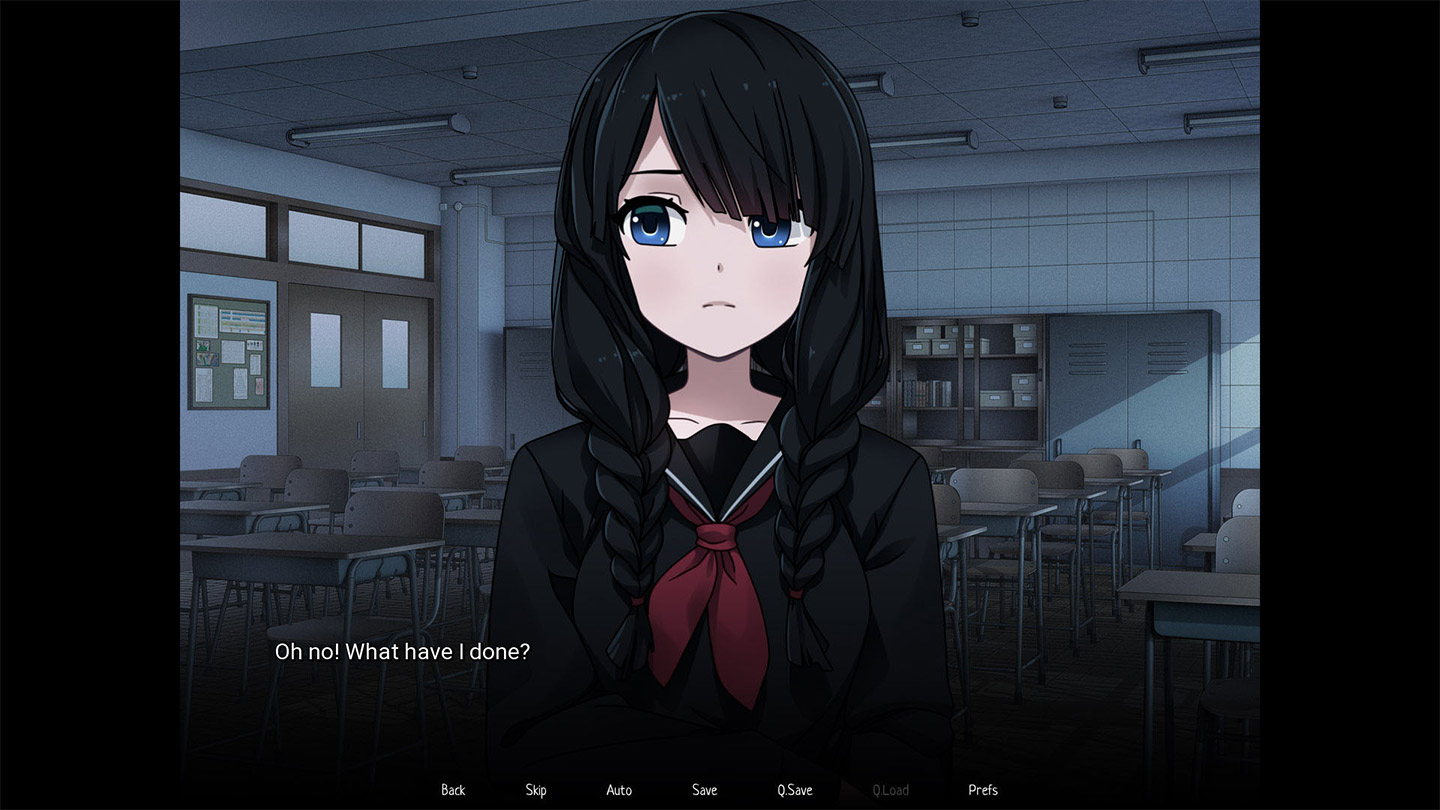Click the greyed-out Q.Load option
This screenshot has height=810, width=1440.
[x=889, y=790]
